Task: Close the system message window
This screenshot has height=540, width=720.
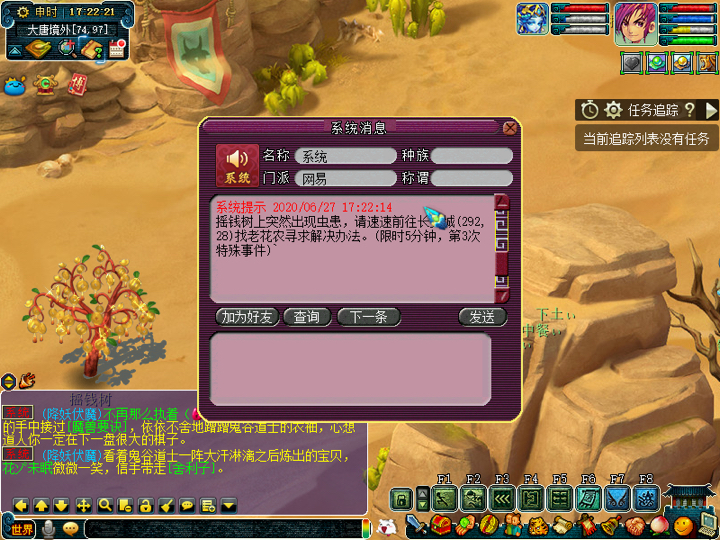Action: (x=510, y=128)
